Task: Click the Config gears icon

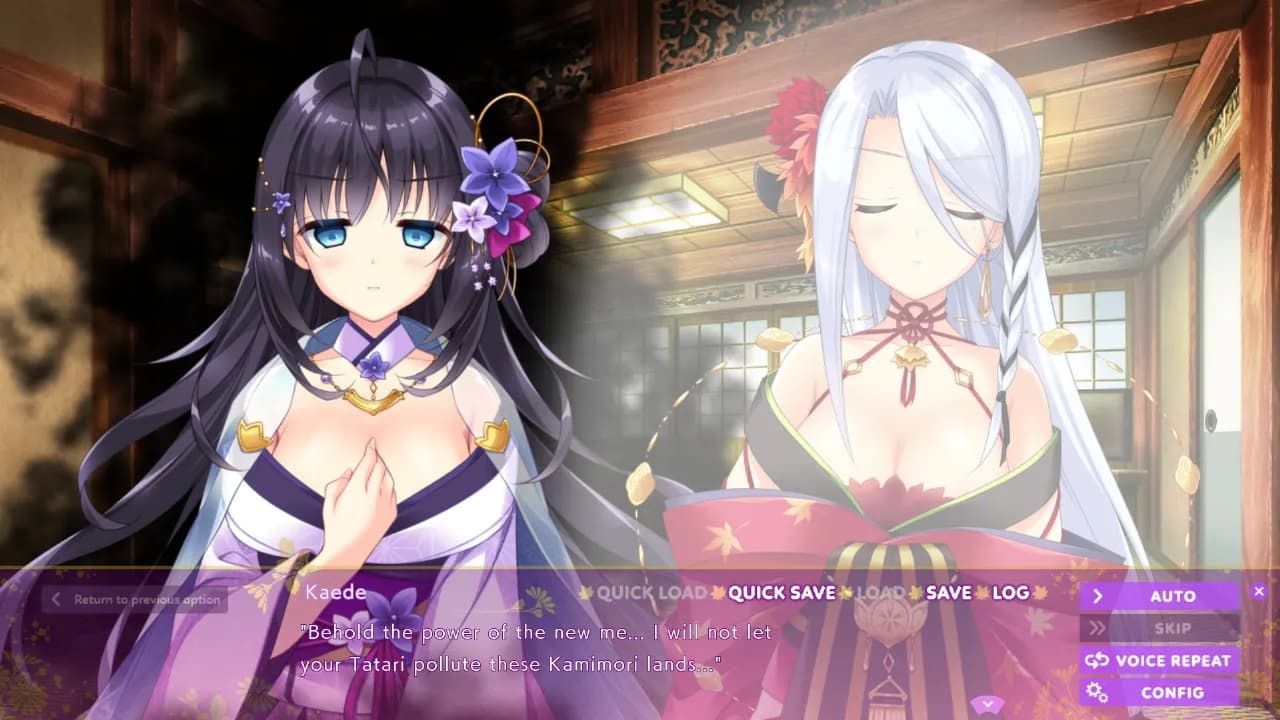Action: coord(1098,691)
